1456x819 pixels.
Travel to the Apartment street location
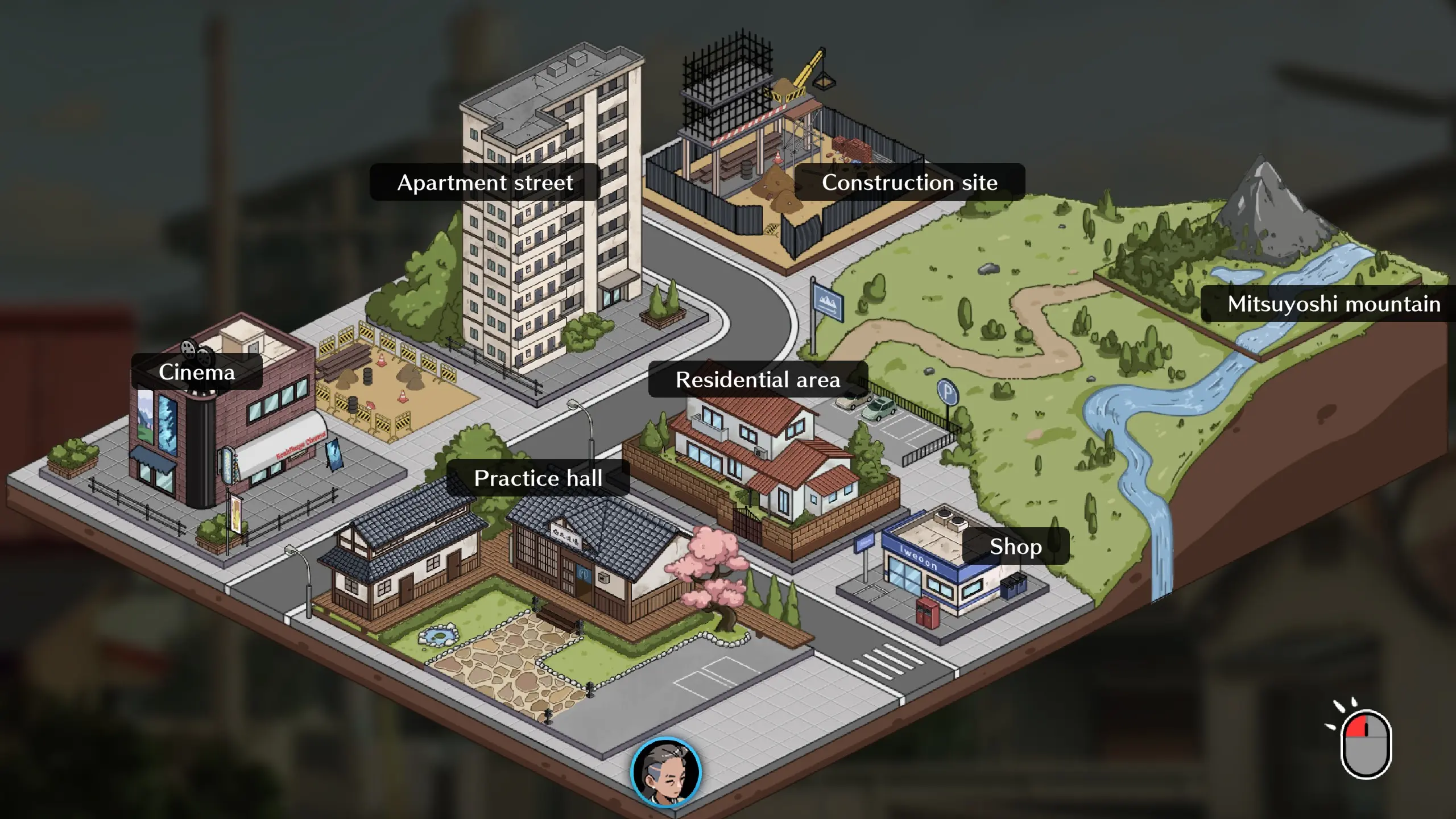tap(485, 183)
